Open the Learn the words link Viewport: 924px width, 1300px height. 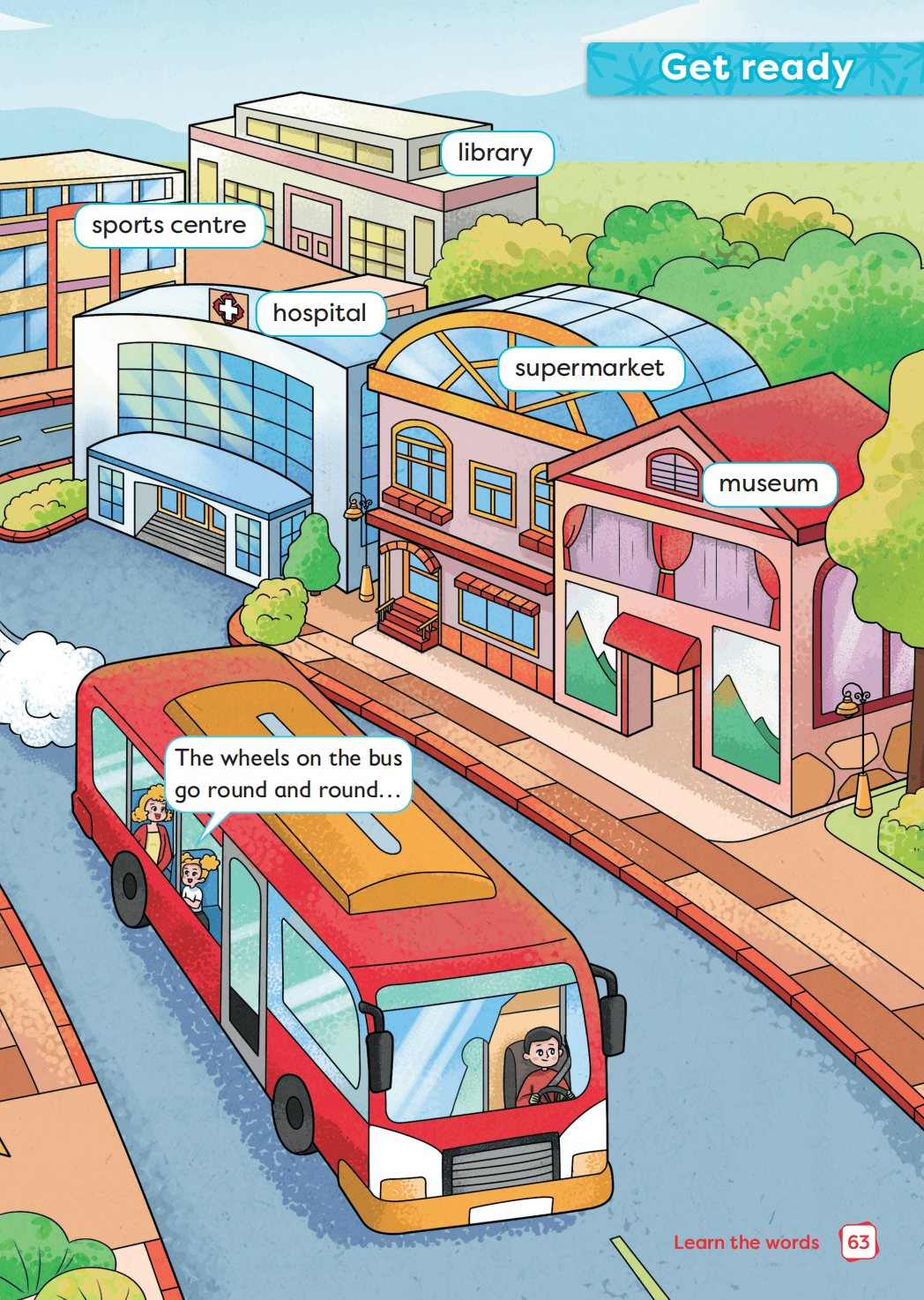click(x=746, y=1243)
